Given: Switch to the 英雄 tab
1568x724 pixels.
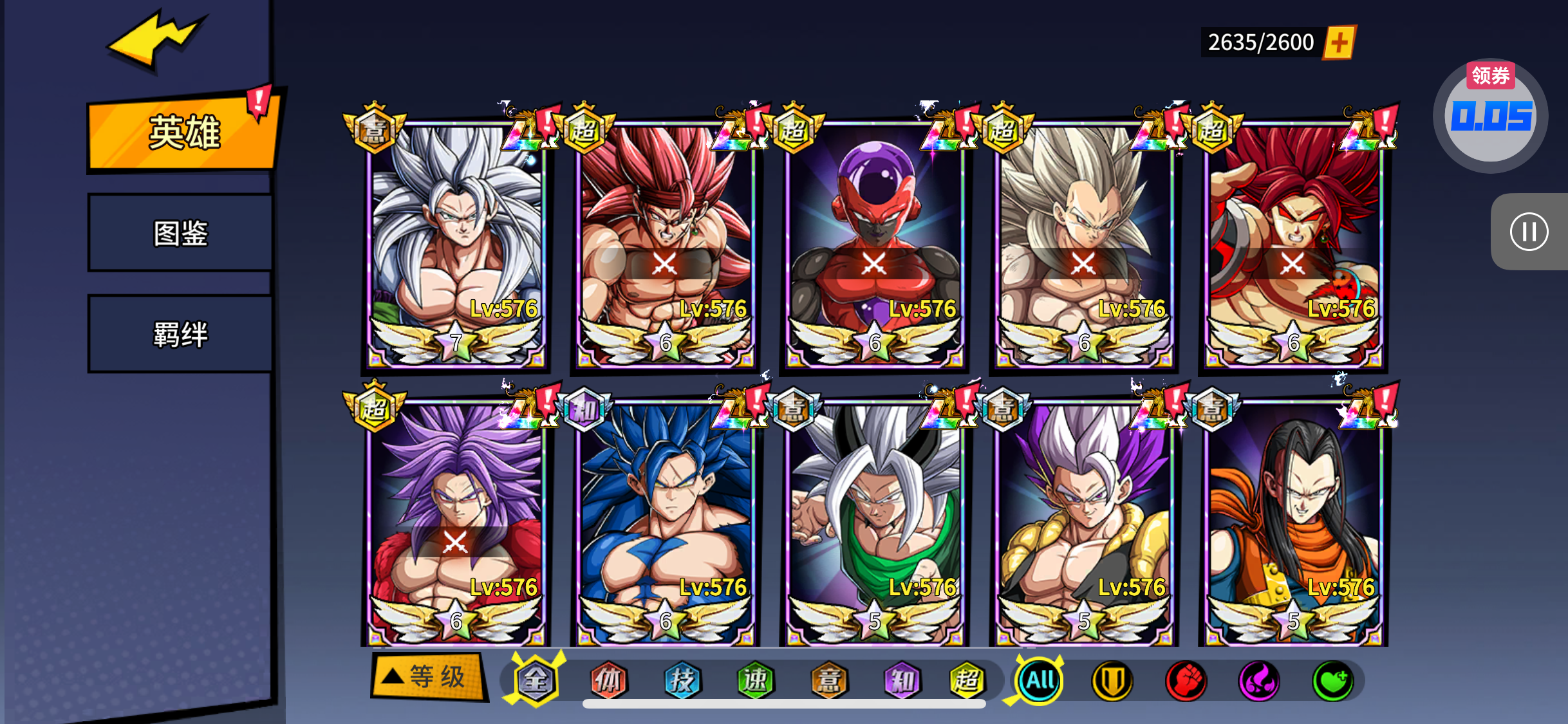Looking at the screenshot, I should tap(183, 133).
